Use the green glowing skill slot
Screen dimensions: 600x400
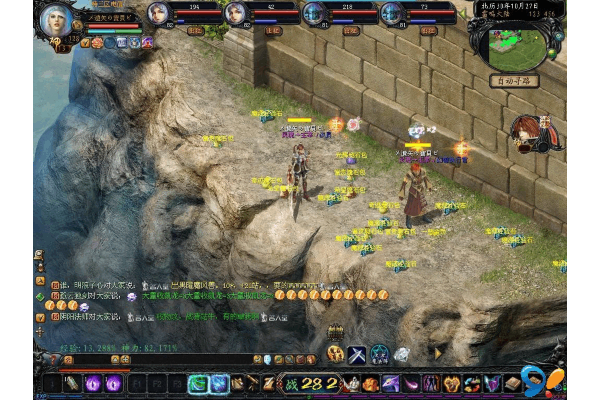coord(197,383)
